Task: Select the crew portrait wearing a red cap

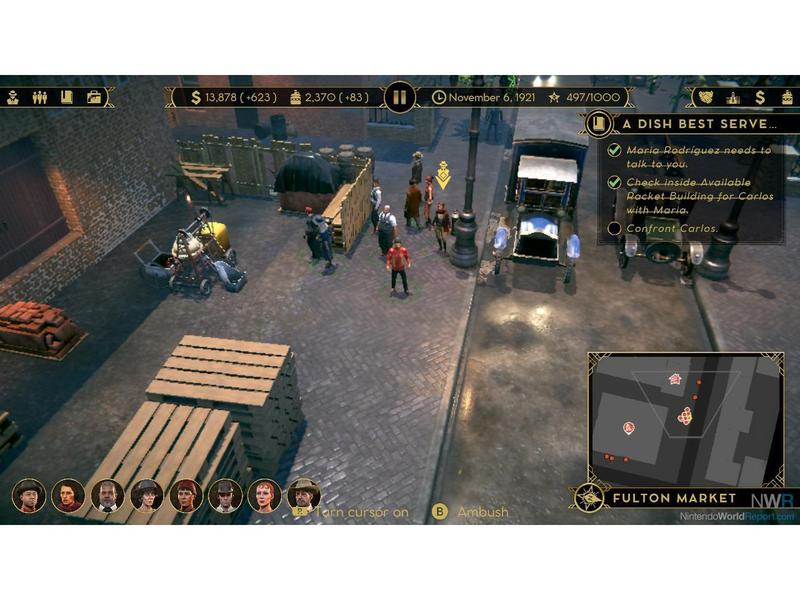Action: [186, 495]
